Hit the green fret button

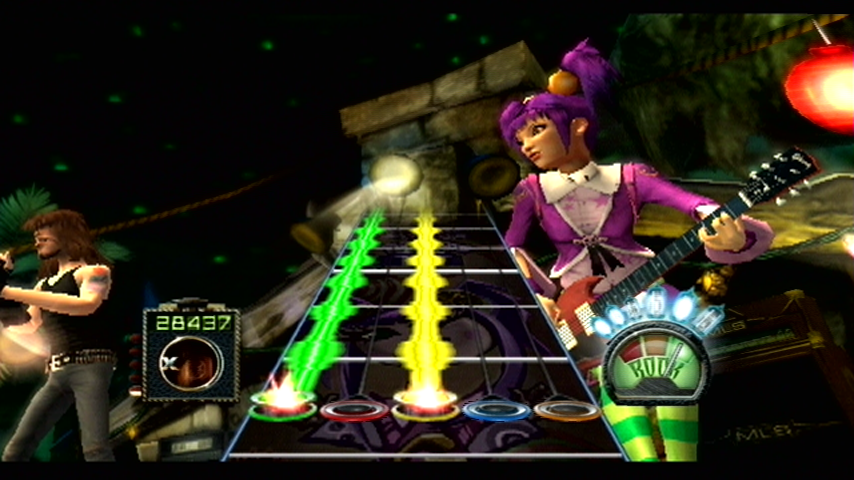pyautogui.click(x=284, y=406)
